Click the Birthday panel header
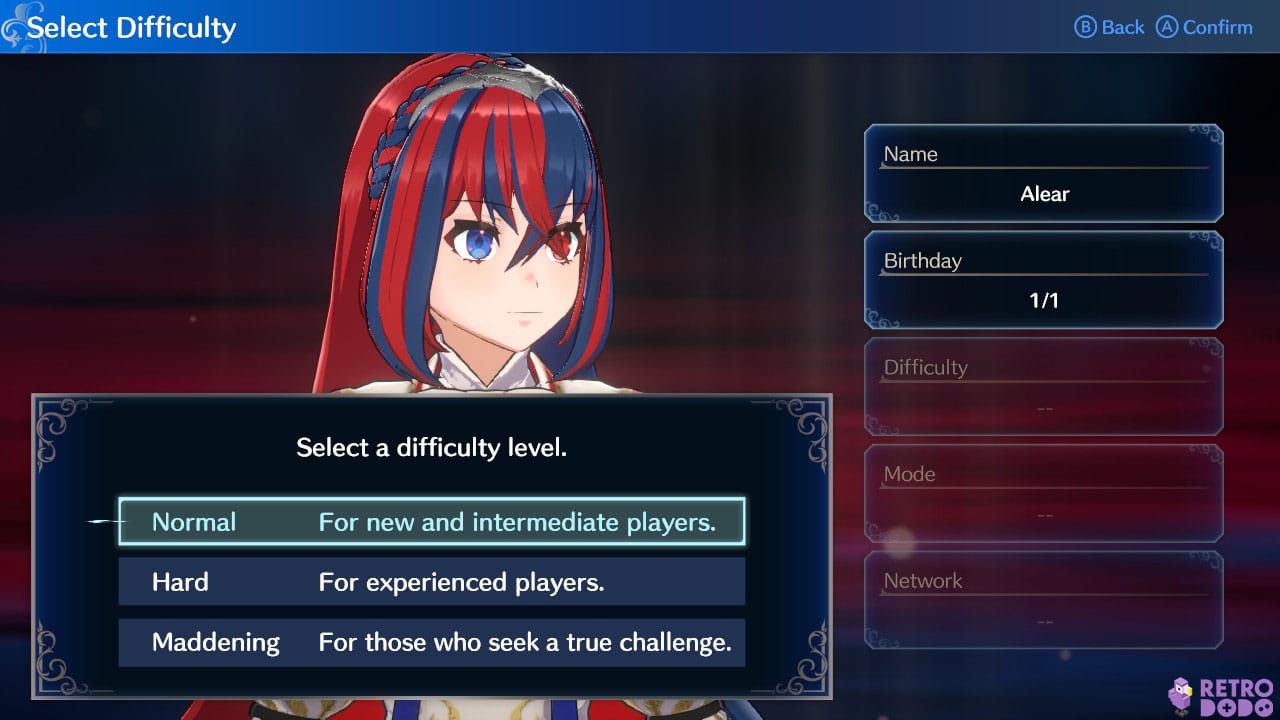 coord(922,260)
